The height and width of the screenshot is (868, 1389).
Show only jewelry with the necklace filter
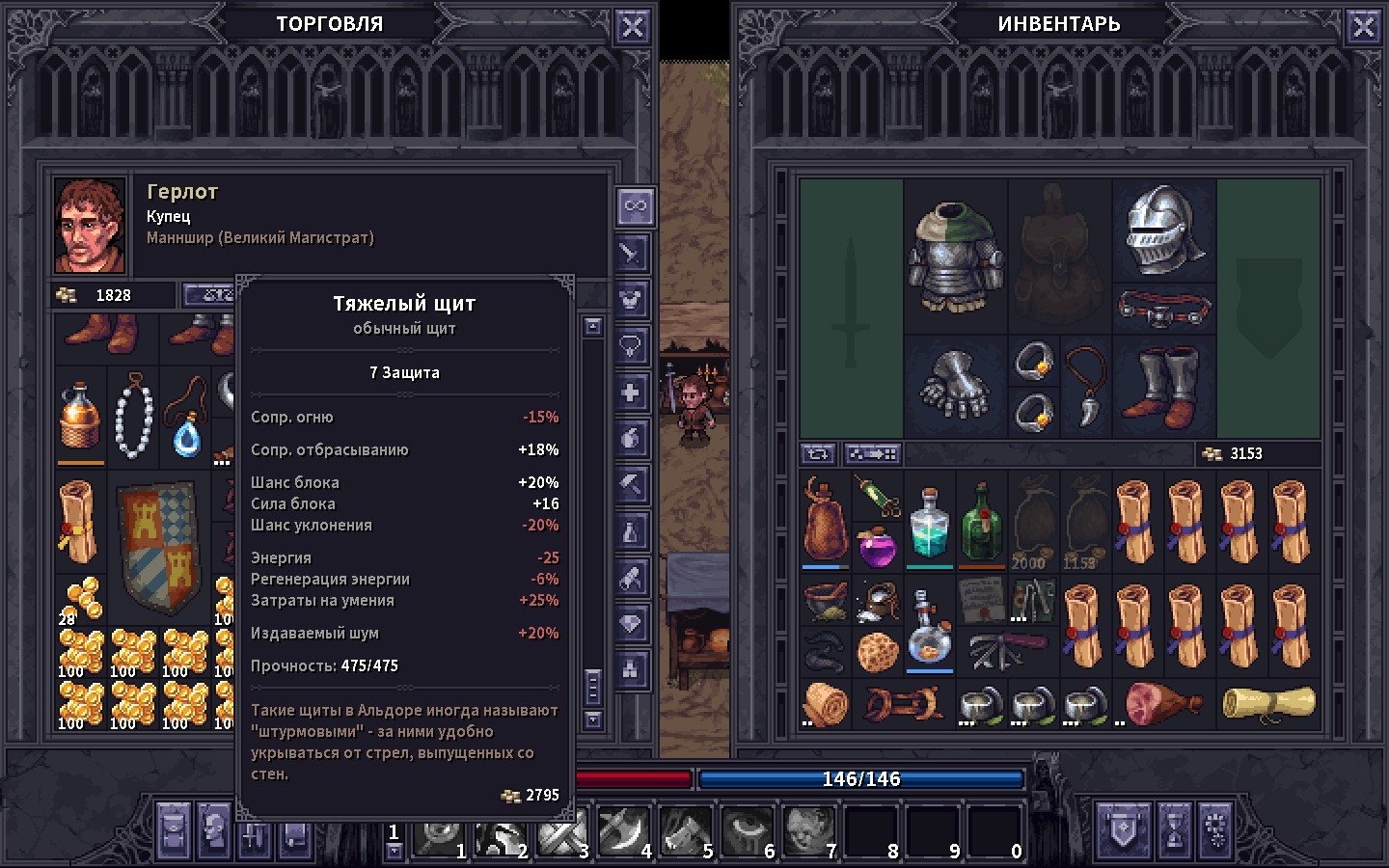[x=631, y=345]
